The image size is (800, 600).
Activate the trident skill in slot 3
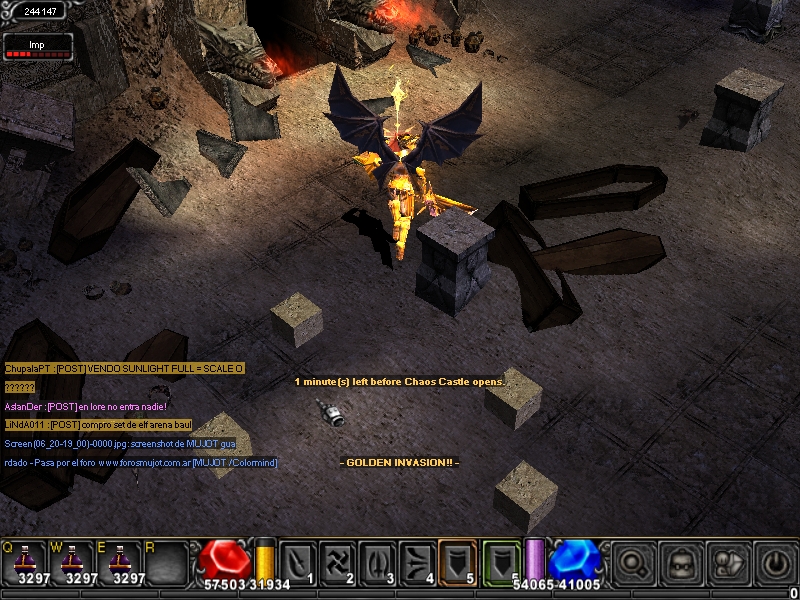pyautogui.click(x=378, y=562)
